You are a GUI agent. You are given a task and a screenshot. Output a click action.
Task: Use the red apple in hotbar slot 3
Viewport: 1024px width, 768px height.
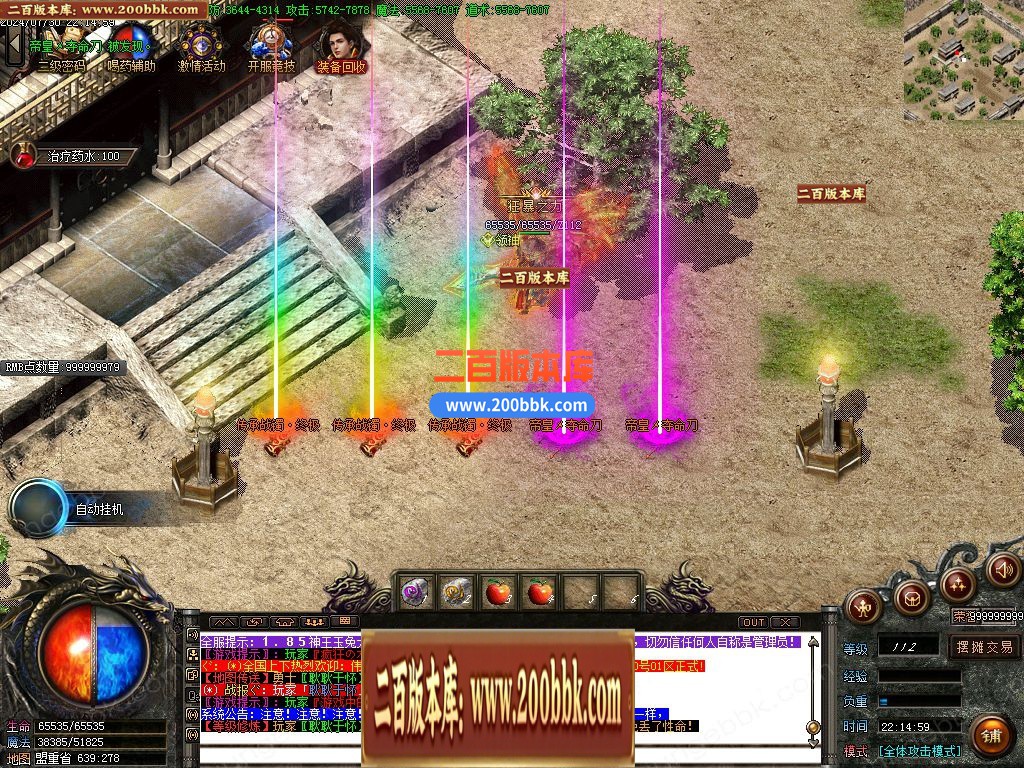(498, 592)
